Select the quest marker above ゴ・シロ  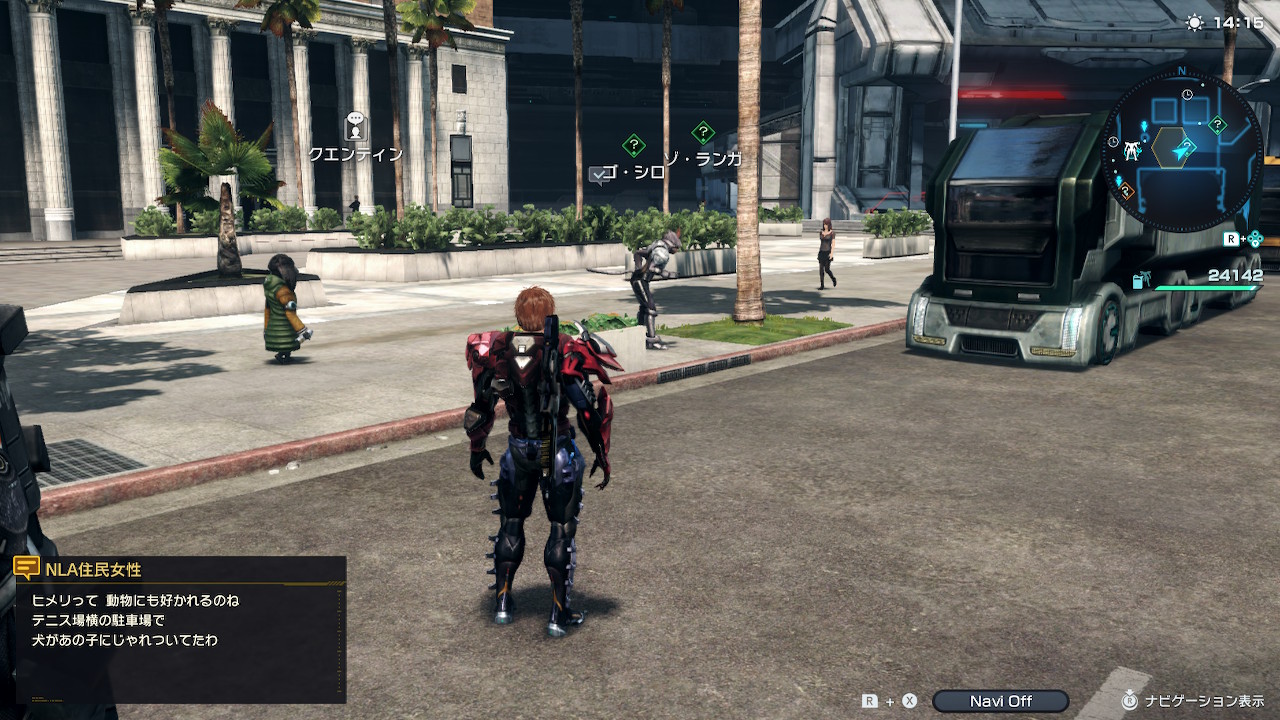click(633, 145)
